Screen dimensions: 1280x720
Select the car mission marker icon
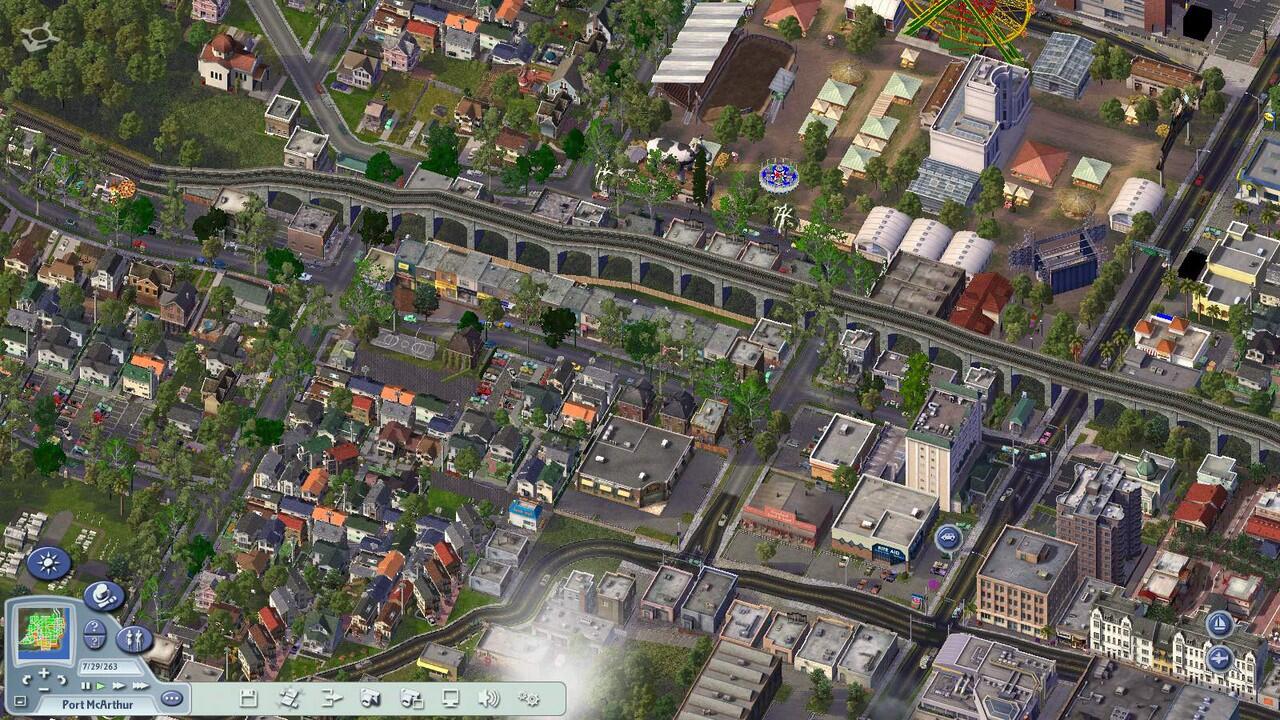948,538
